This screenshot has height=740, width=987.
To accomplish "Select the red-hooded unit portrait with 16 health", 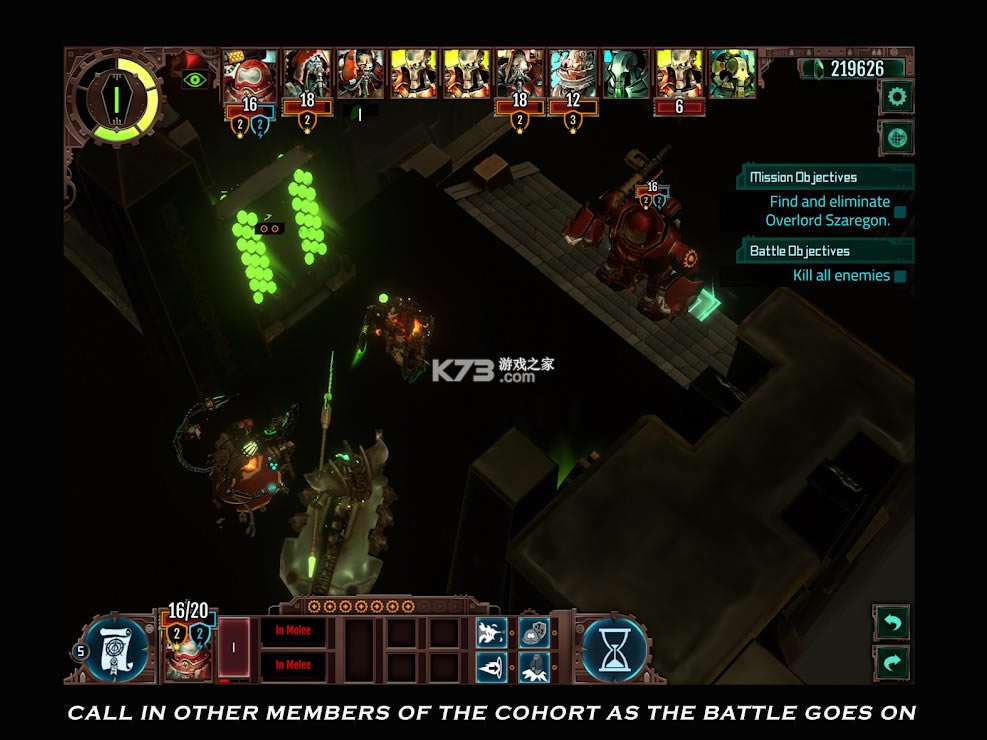I will point(249,75).
